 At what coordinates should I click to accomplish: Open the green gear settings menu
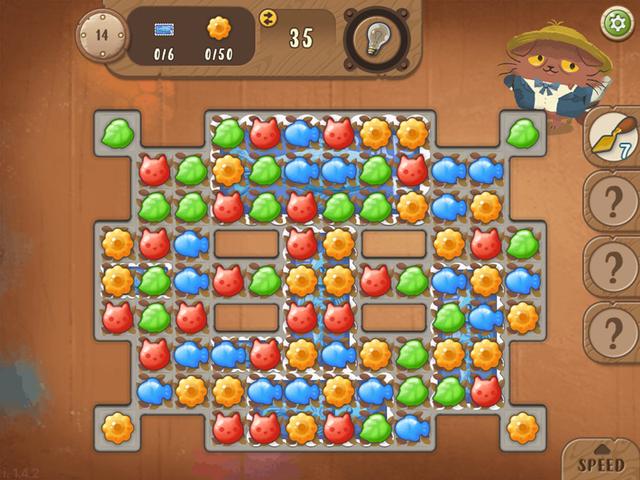point(611,21)
